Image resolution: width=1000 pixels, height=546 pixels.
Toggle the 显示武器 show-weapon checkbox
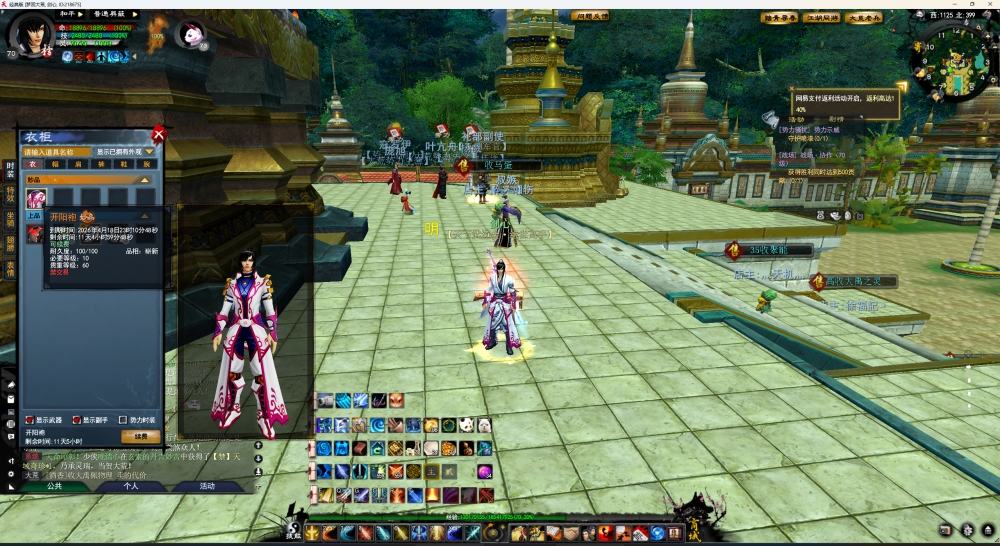click(x=30, y=420)
